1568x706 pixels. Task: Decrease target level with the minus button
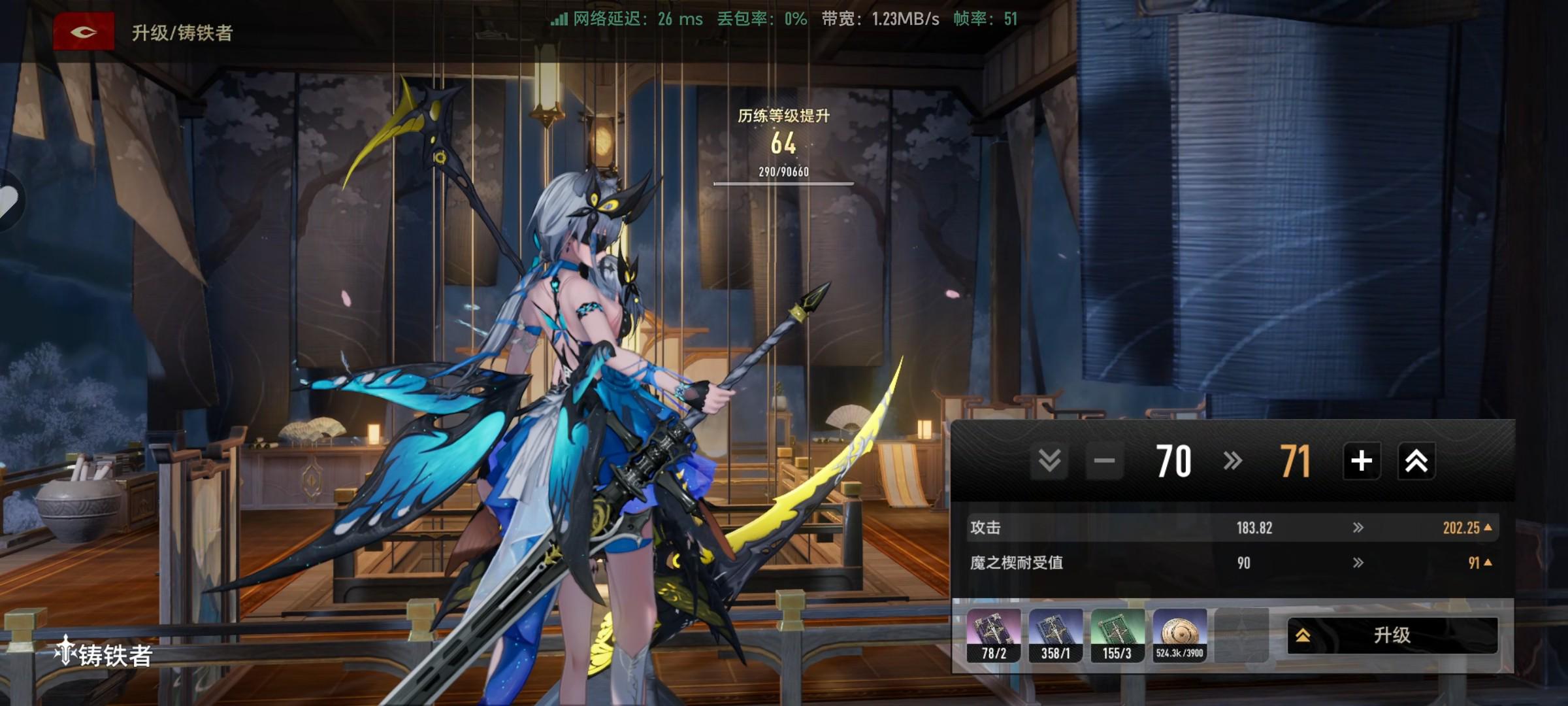point(1104,461)
